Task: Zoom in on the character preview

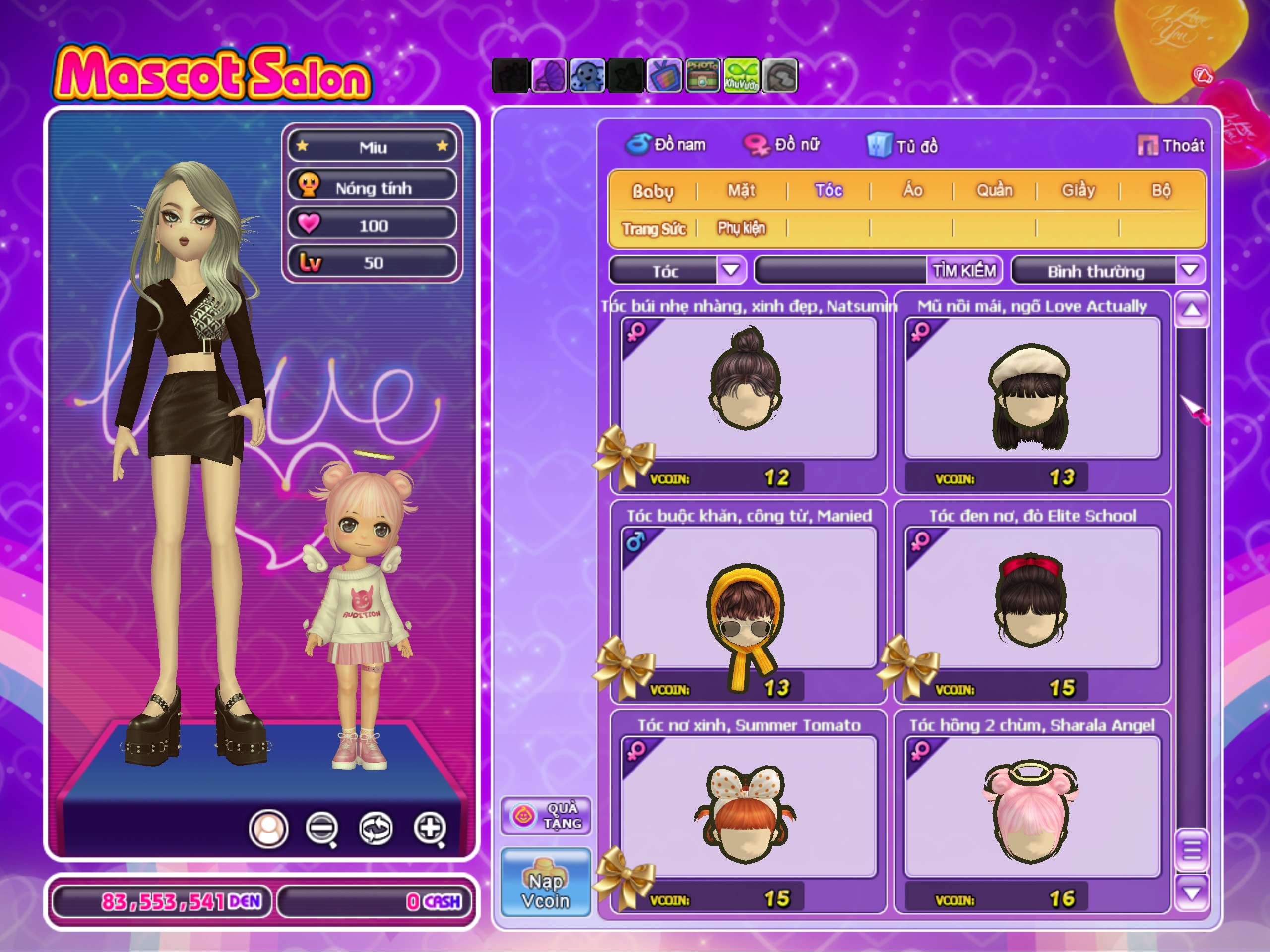Action: 430,828
